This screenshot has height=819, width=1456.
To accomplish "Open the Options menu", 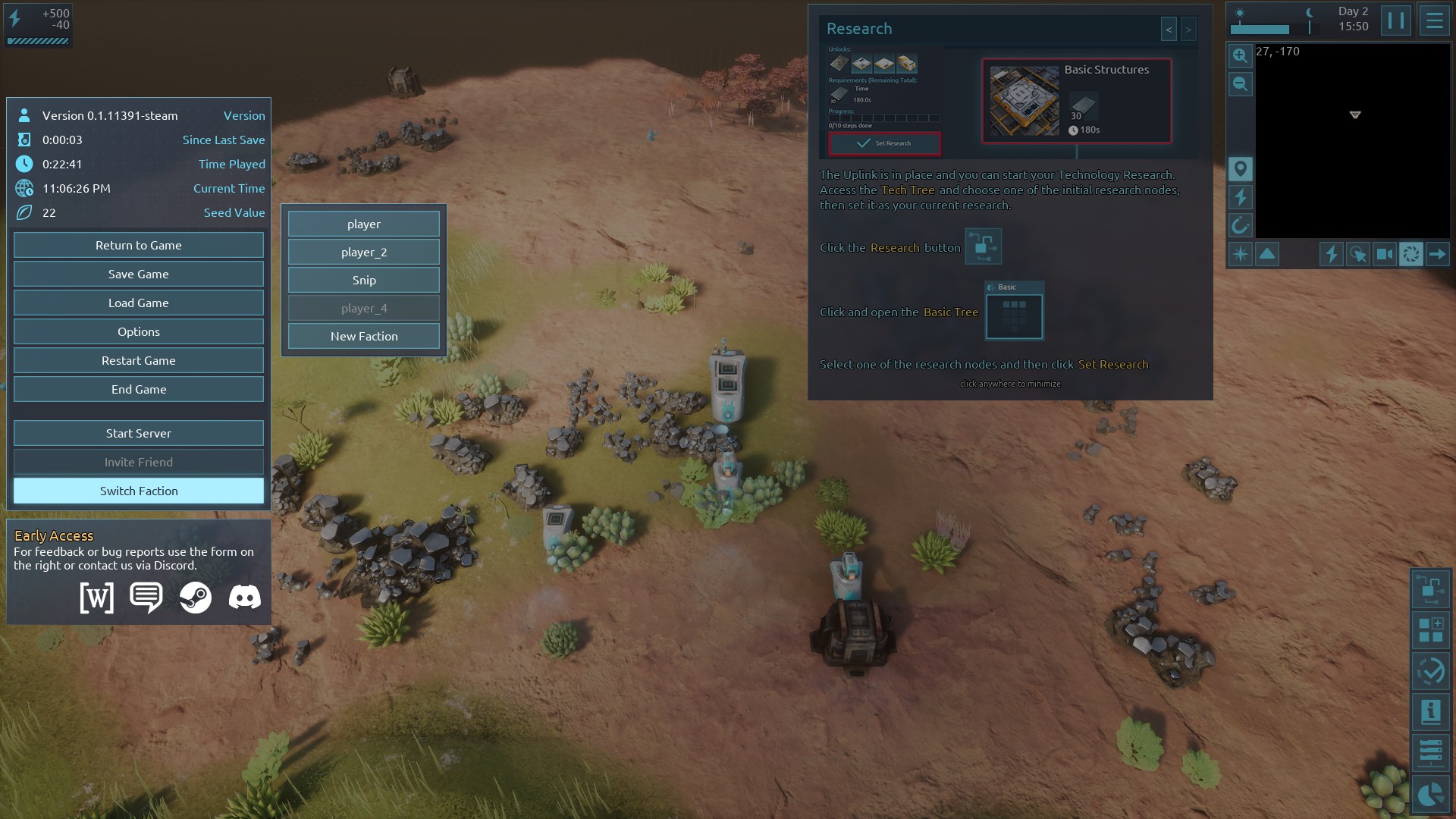I will point(139,331).
